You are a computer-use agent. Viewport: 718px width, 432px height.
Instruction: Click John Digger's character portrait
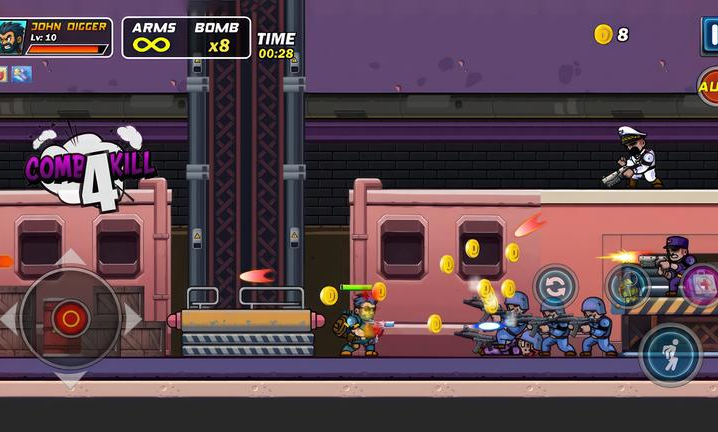coord(13,35)
